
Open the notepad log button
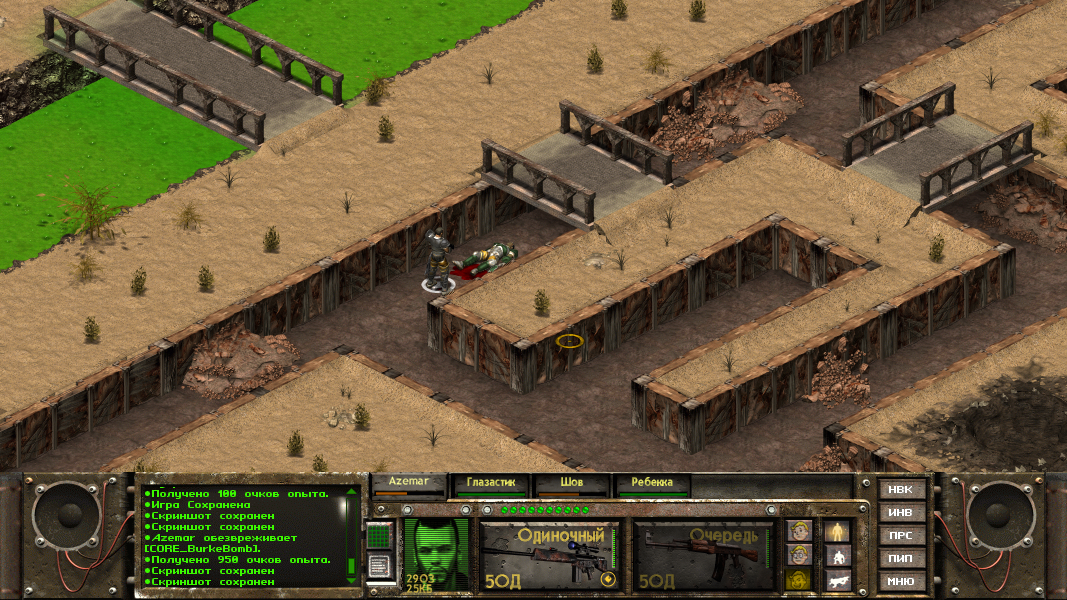point(379,567)
